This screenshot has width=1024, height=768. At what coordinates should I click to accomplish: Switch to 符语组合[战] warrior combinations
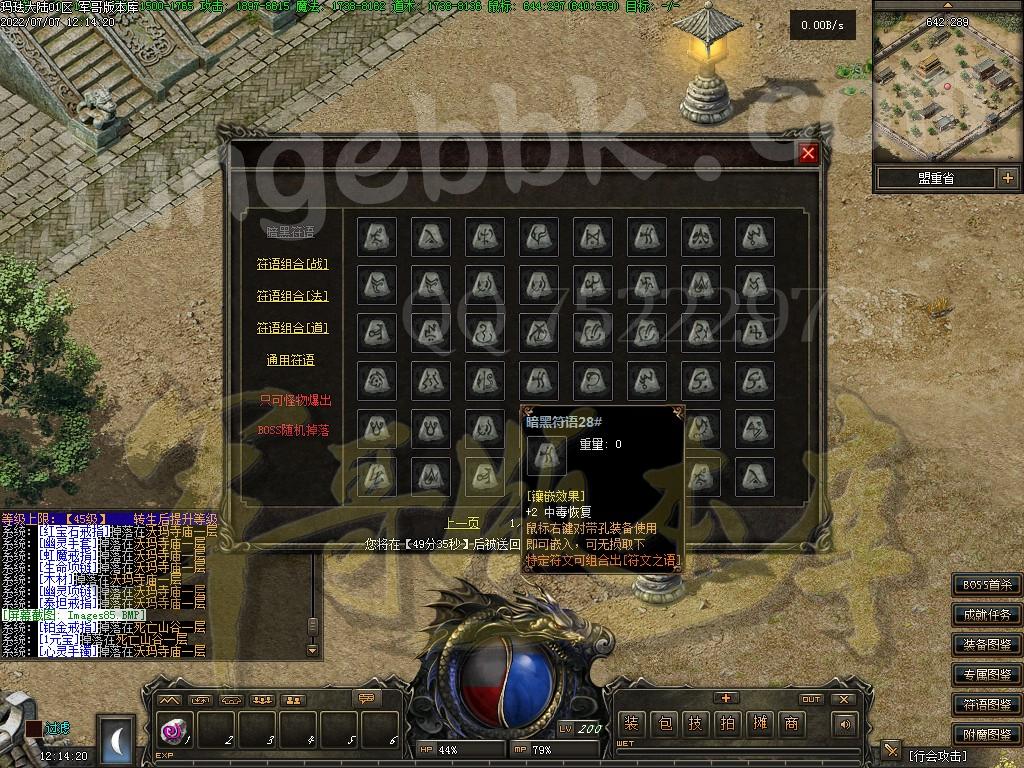[x=292, y=264]
